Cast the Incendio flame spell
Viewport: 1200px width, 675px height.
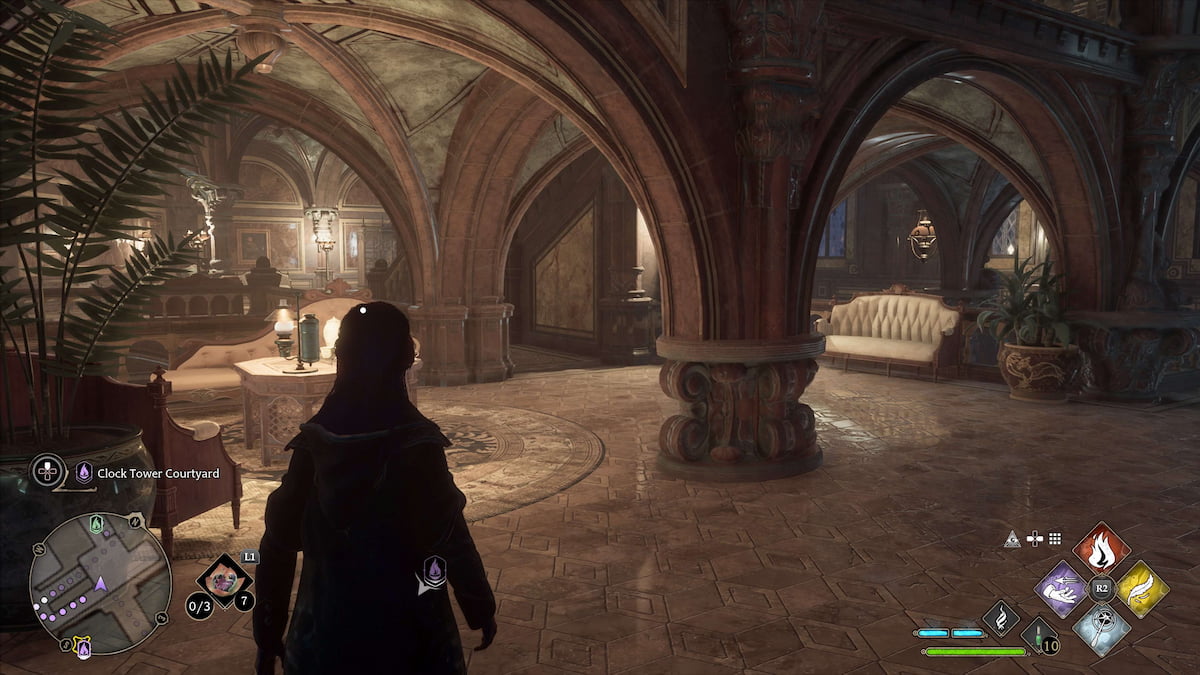[x=1101, y=549]
